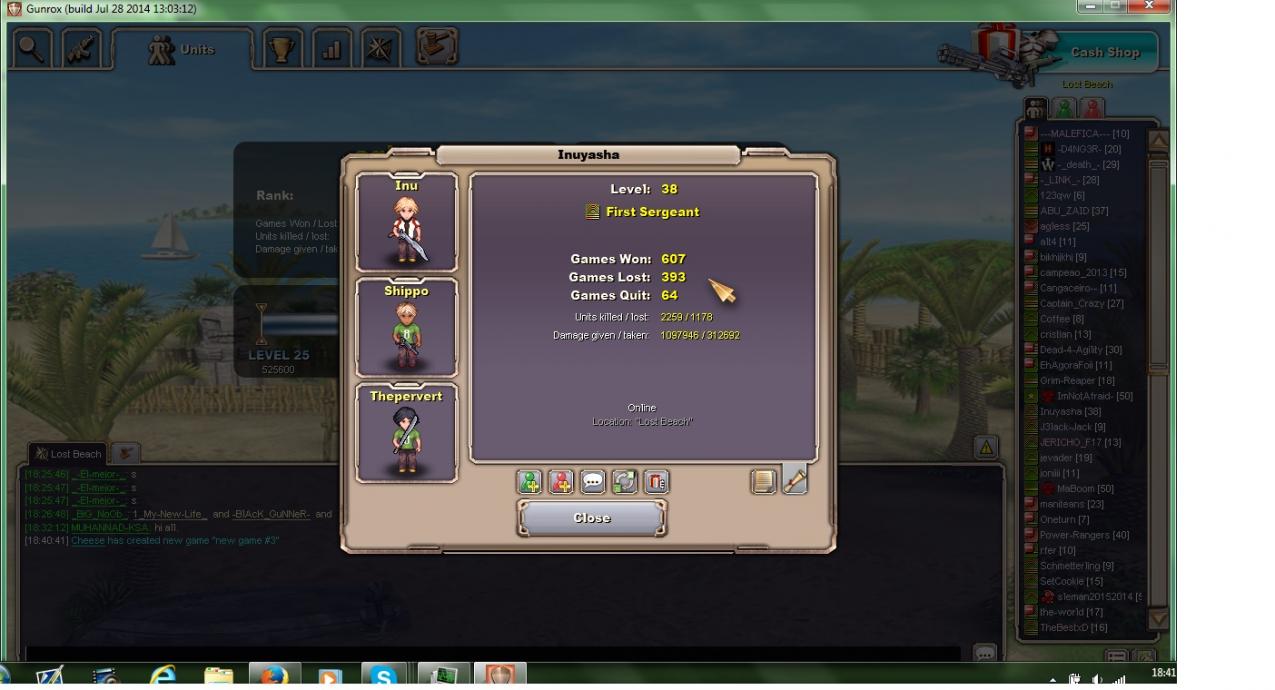Viewport: 1275px width, 690px height.
Task: Send a gift with the gift box icon
Action: pos(656,482)
